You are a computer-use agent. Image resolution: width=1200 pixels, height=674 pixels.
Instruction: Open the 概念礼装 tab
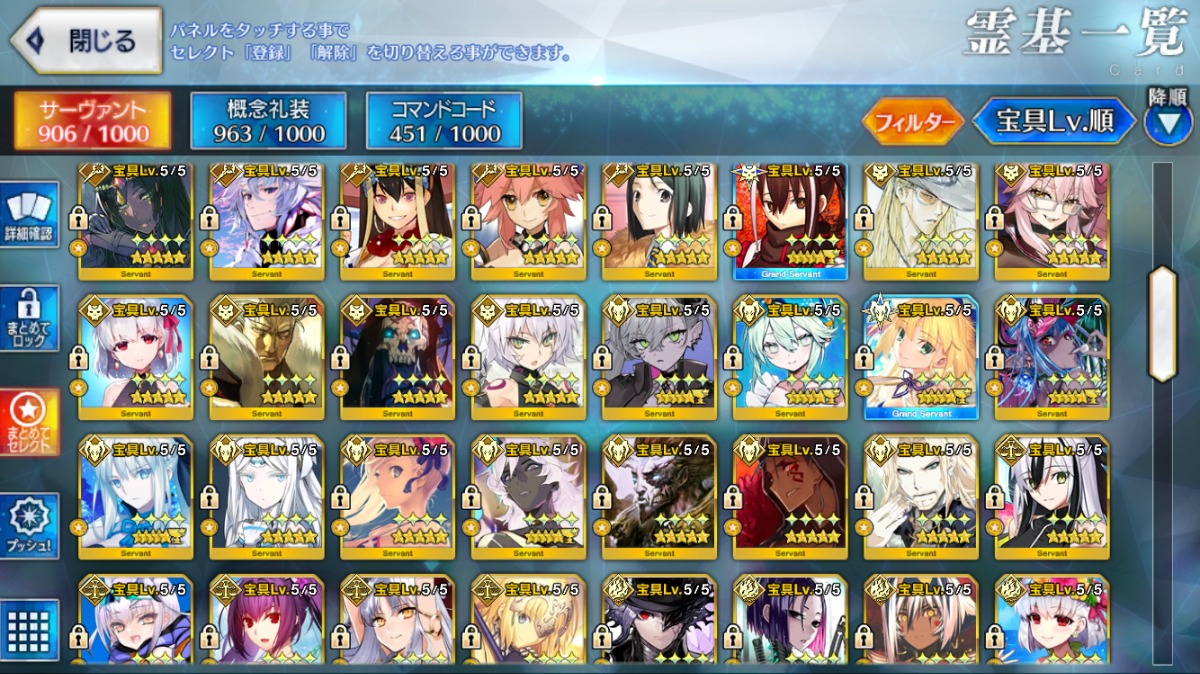268,121
